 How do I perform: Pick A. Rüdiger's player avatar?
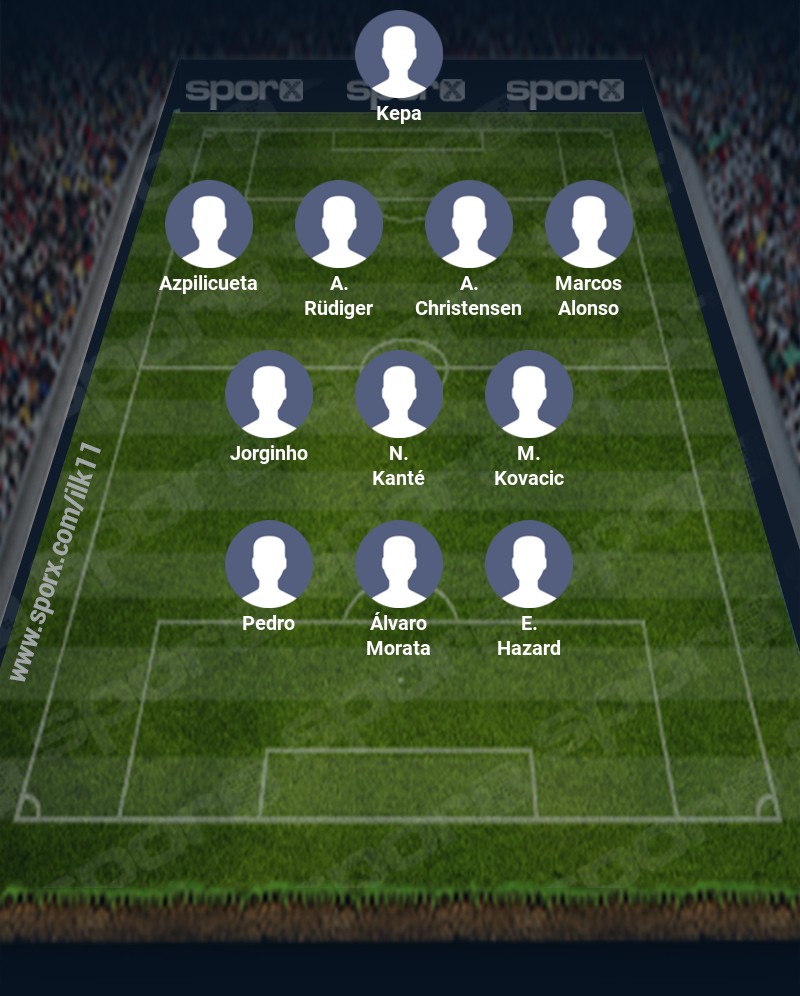pyautogui.click(x=339, y=224)
